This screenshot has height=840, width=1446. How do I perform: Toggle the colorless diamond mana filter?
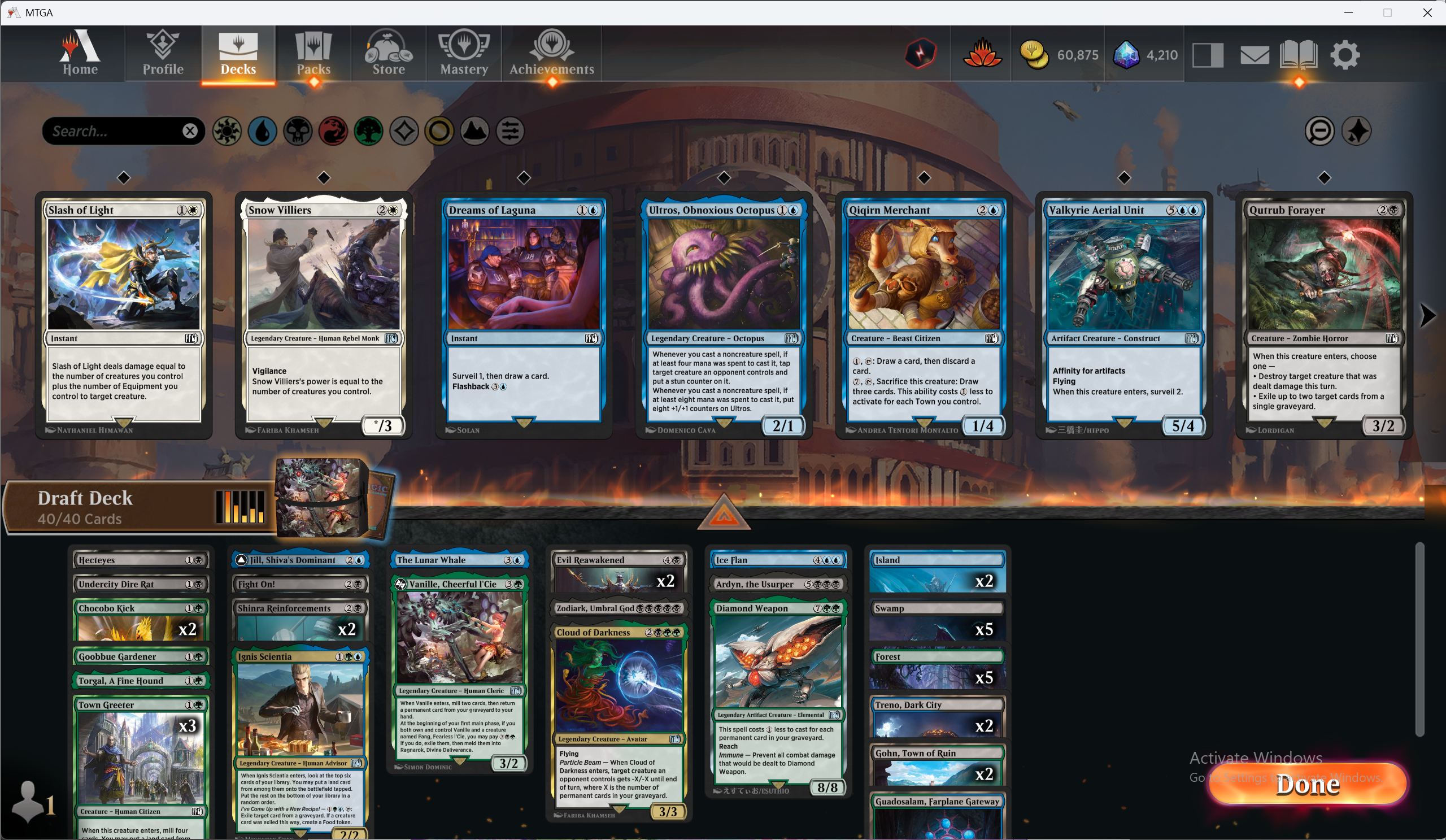(404, 131)
